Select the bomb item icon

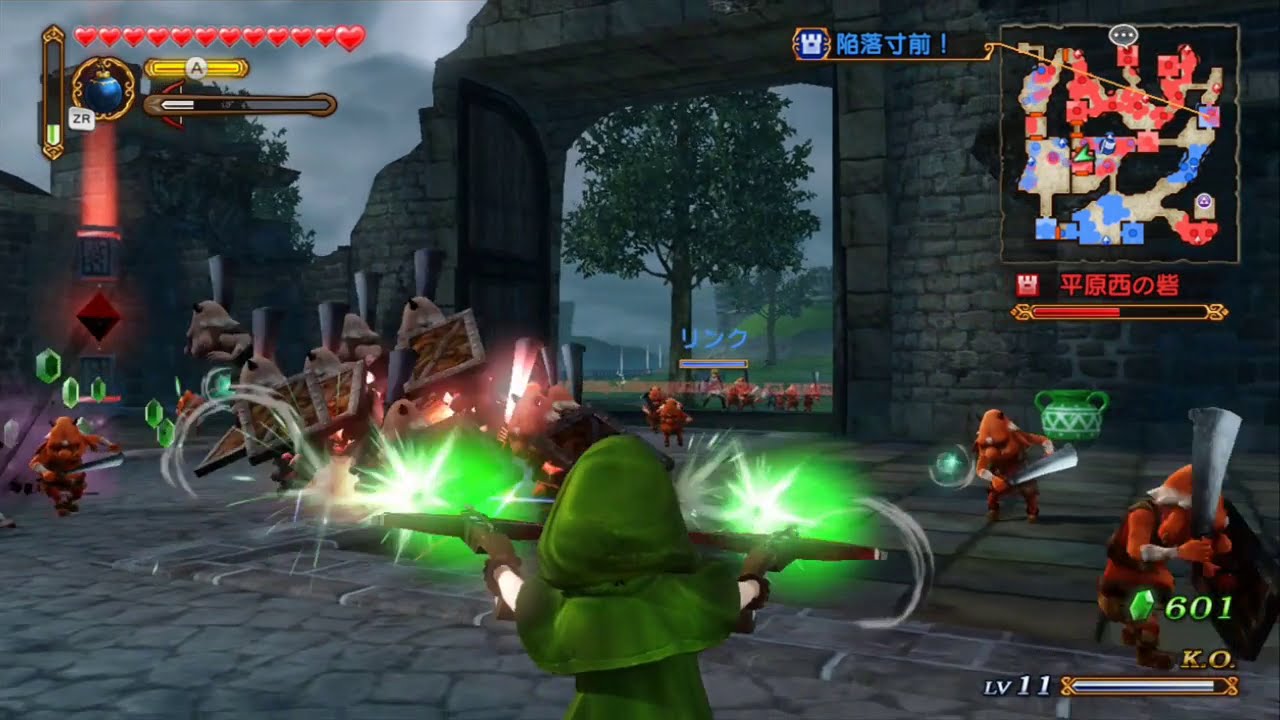[105, 92]
